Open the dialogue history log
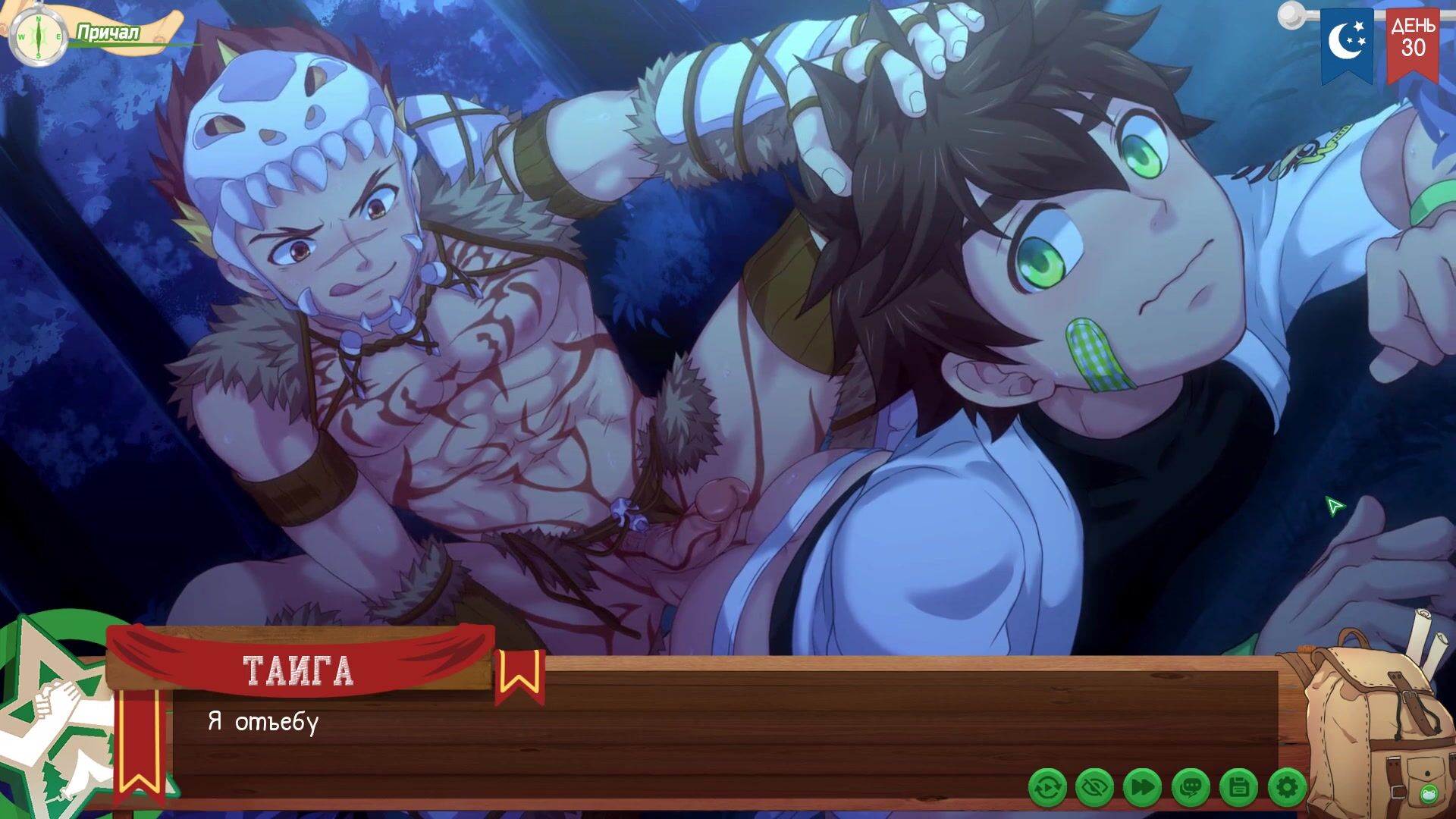The image size is (1456, 819). tap(1191, 789)
